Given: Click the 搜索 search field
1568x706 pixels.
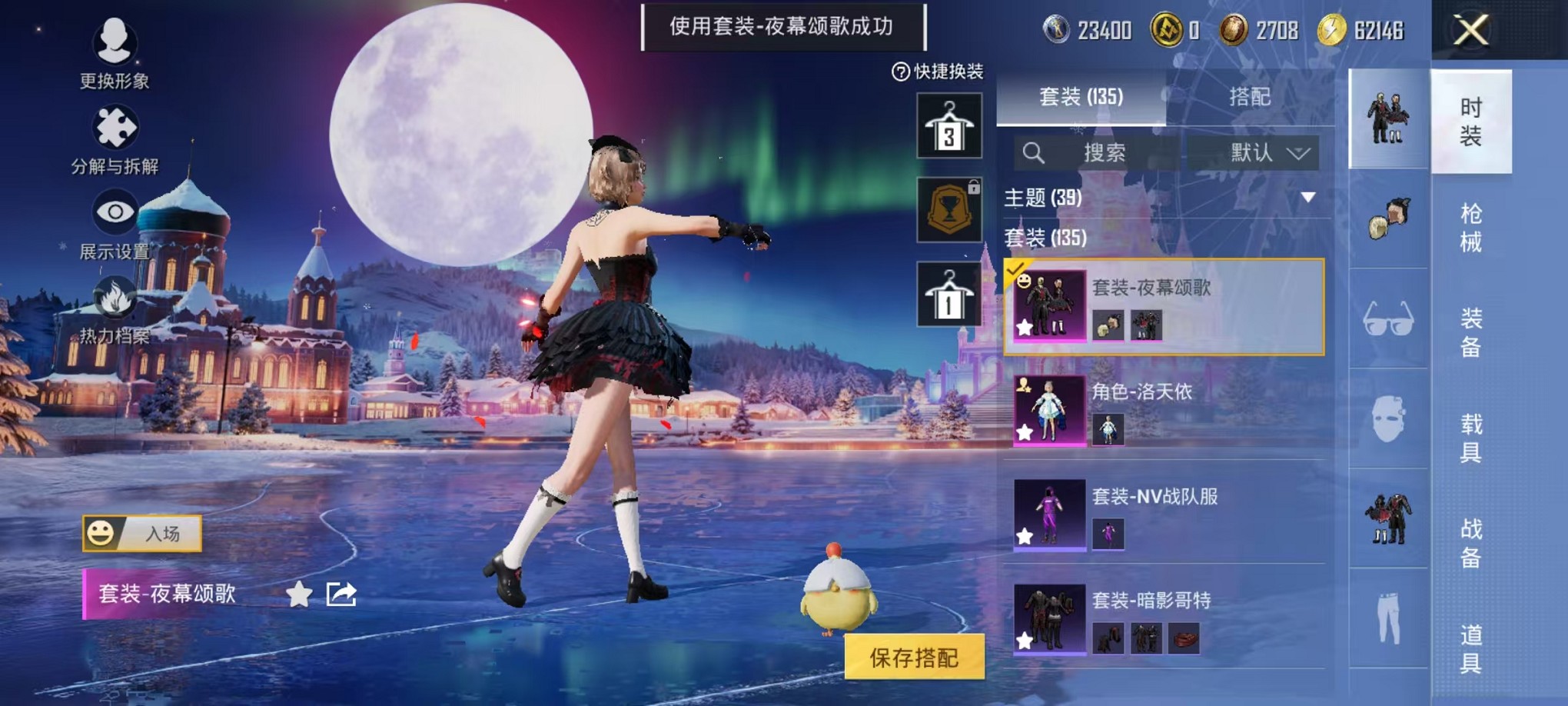Looking at the screenshot, I should point(1107,153).
